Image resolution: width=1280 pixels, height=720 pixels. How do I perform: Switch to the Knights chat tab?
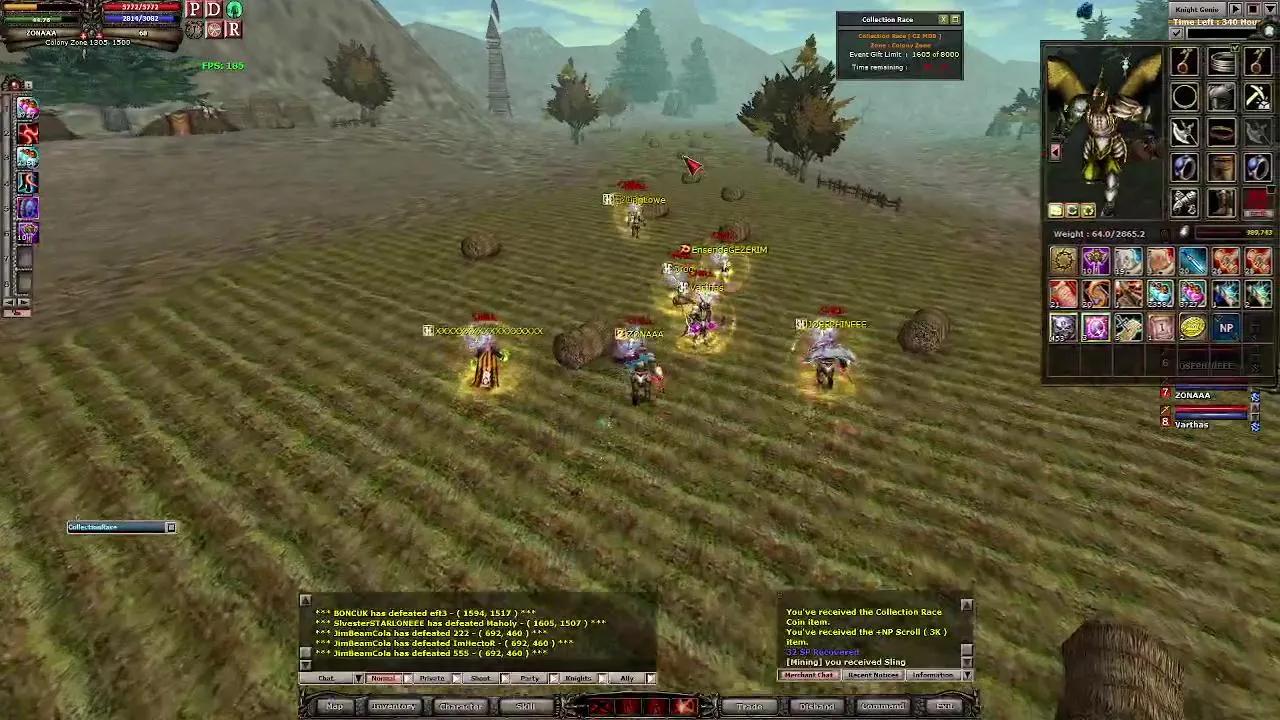[x=578, y=678]
